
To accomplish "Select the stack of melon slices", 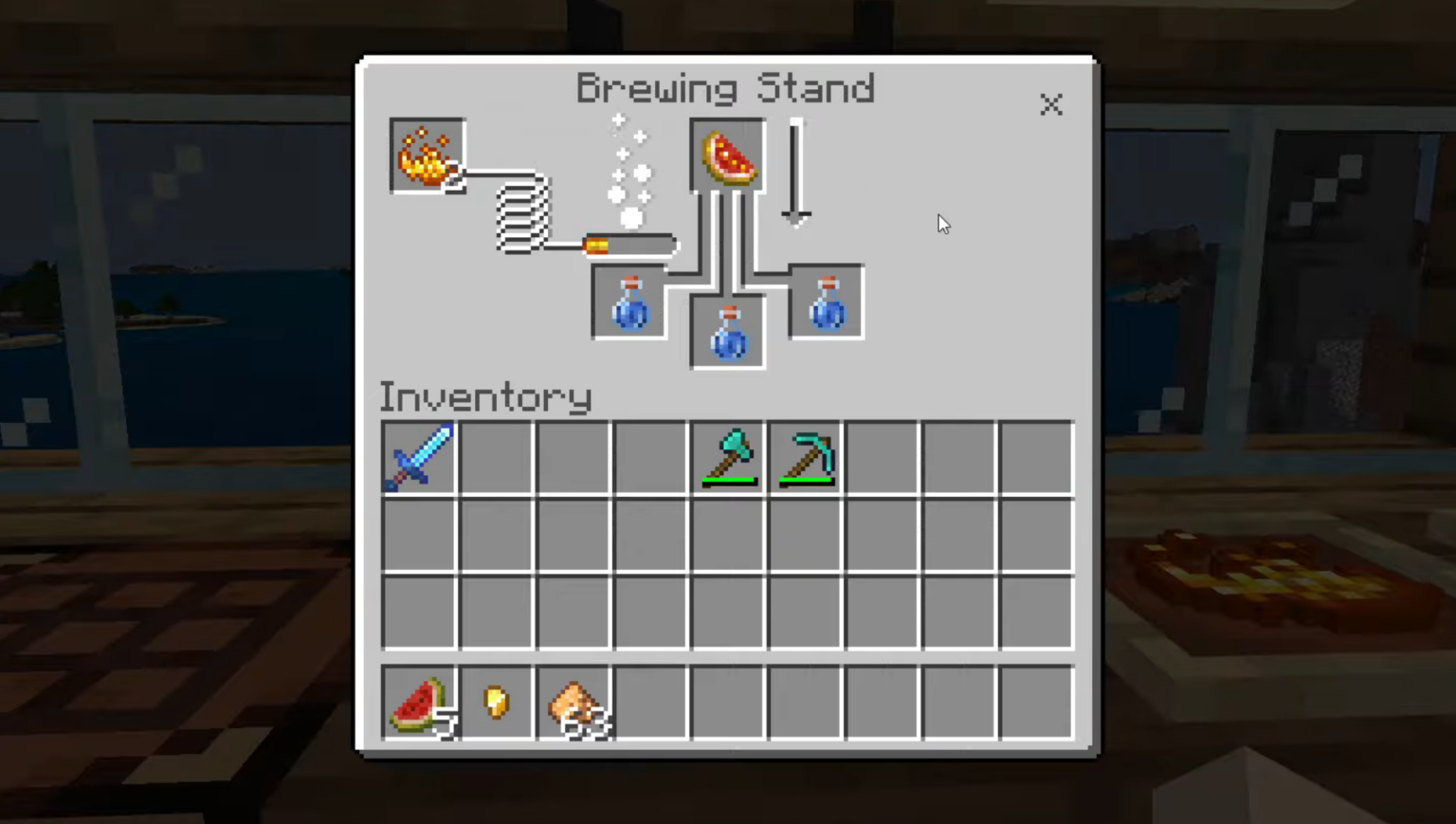I will pos(419,702).
